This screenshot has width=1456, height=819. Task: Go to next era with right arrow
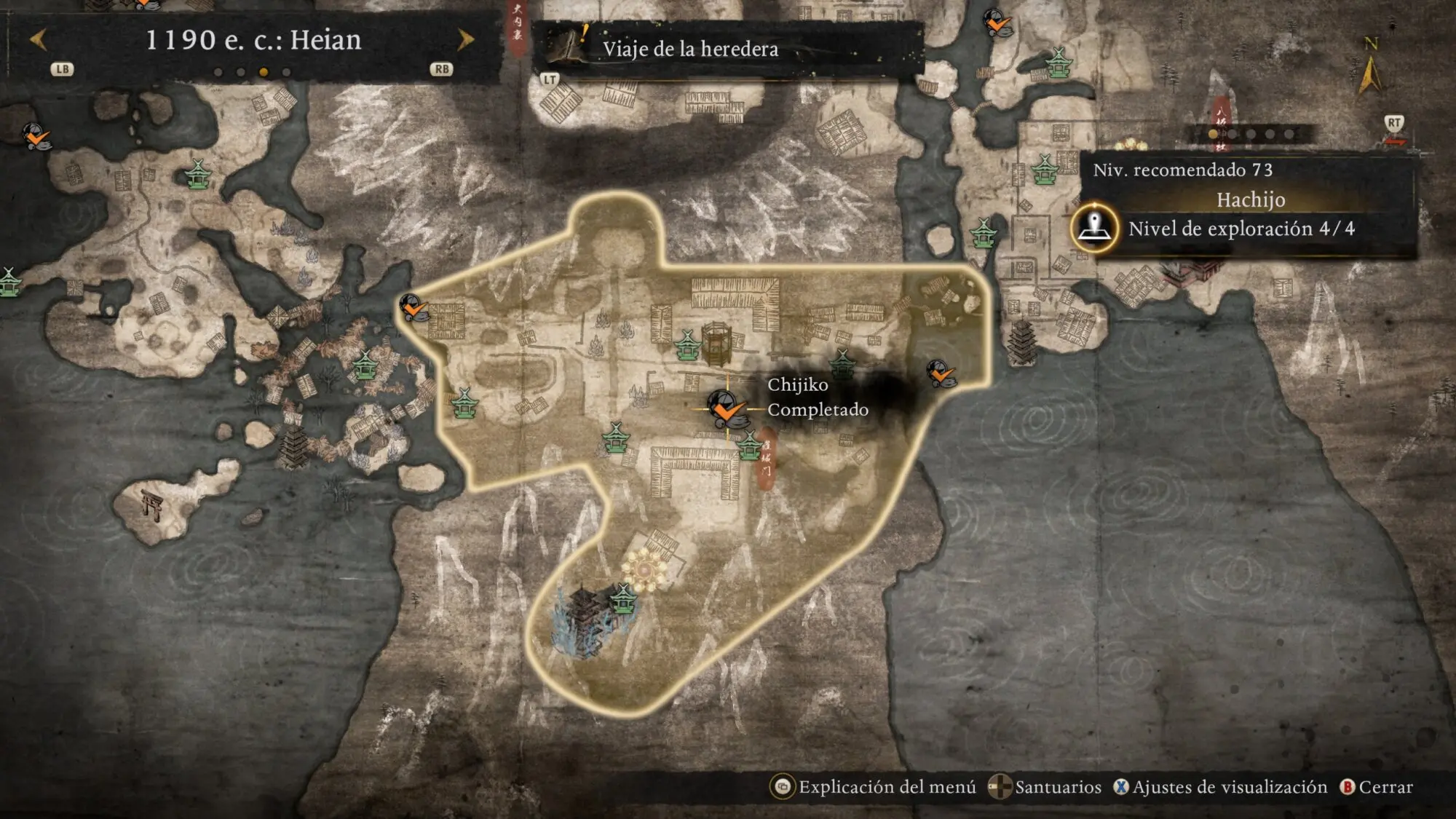465,39
